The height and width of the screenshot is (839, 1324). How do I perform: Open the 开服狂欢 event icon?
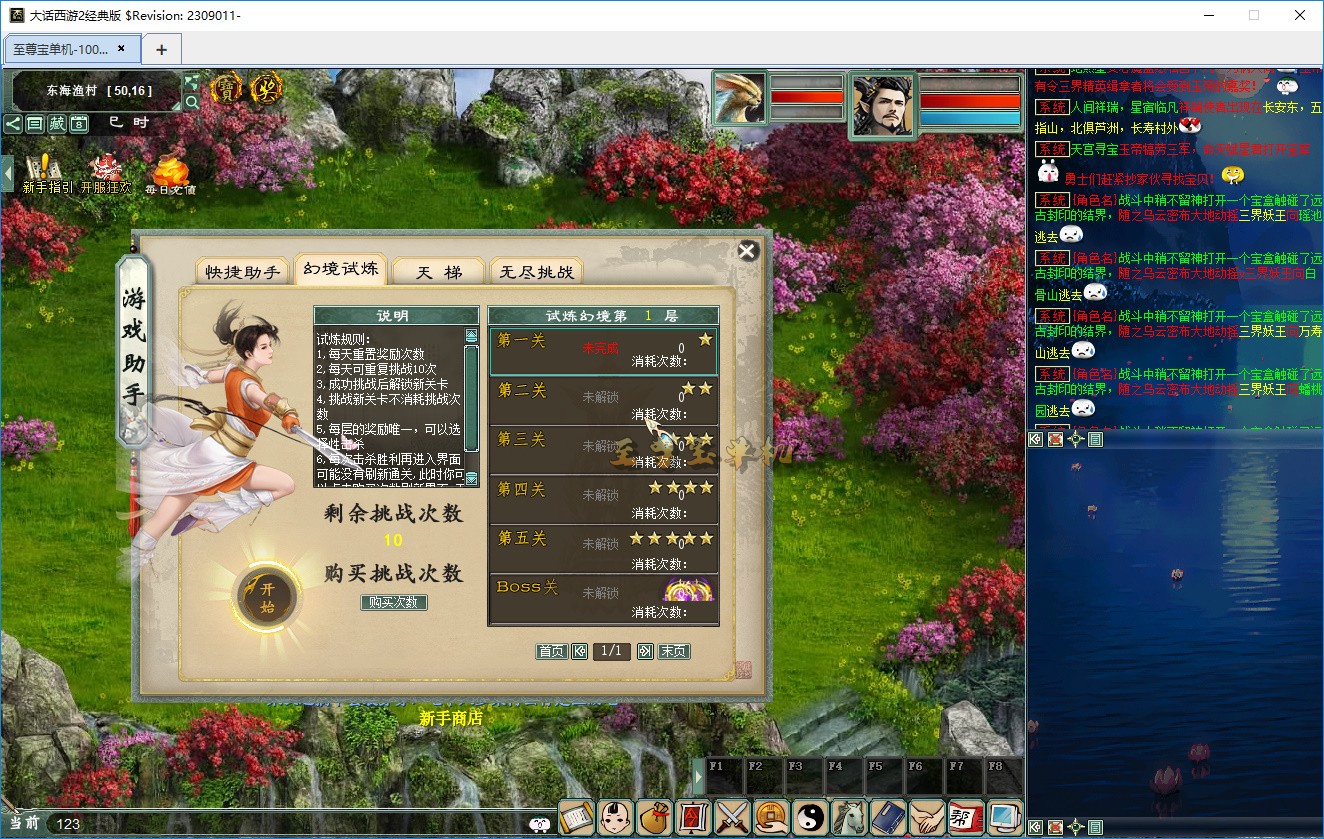(105, 173)
